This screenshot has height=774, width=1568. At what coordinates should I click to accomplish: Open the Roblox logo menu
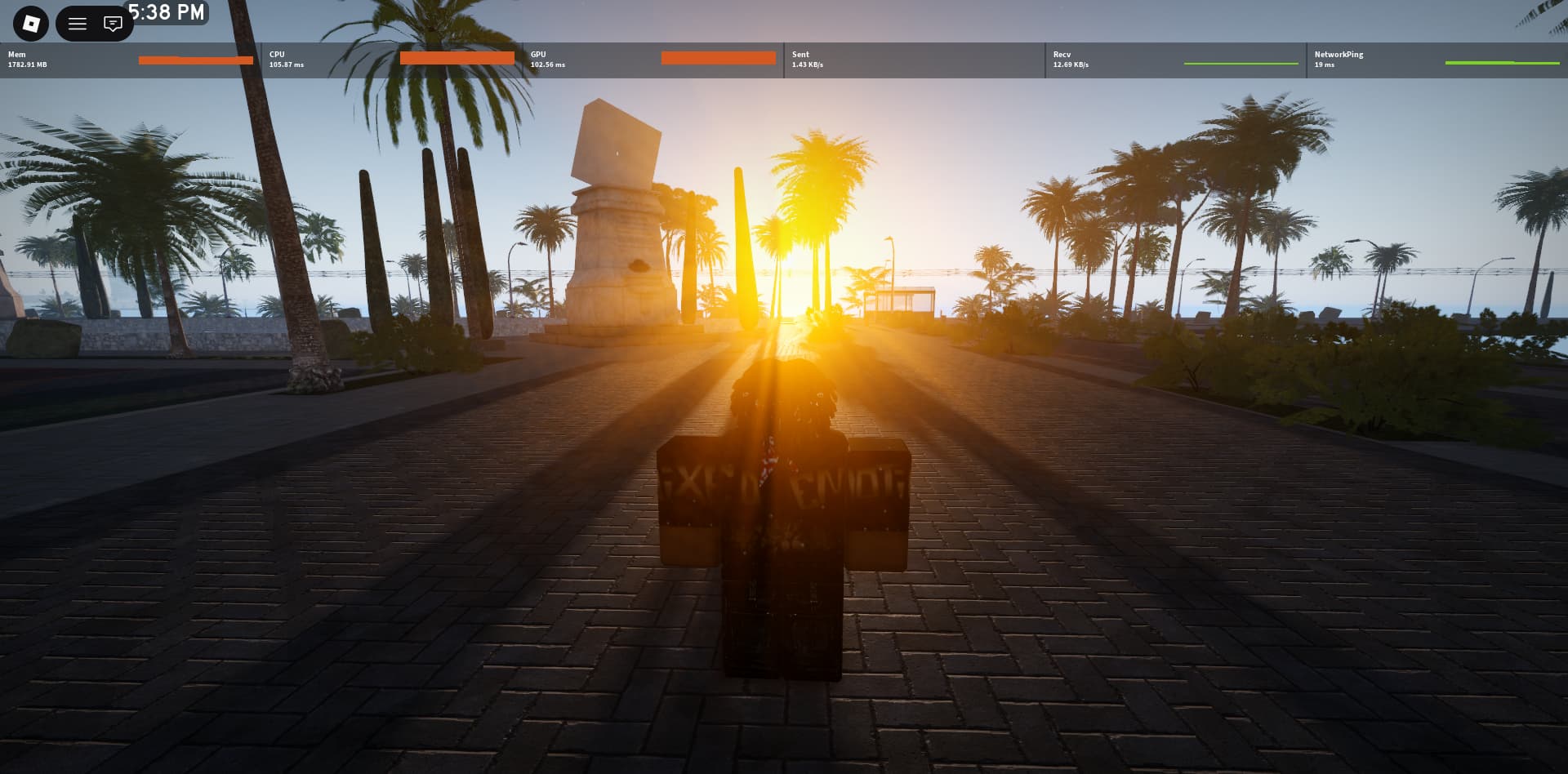pos(31,24)
